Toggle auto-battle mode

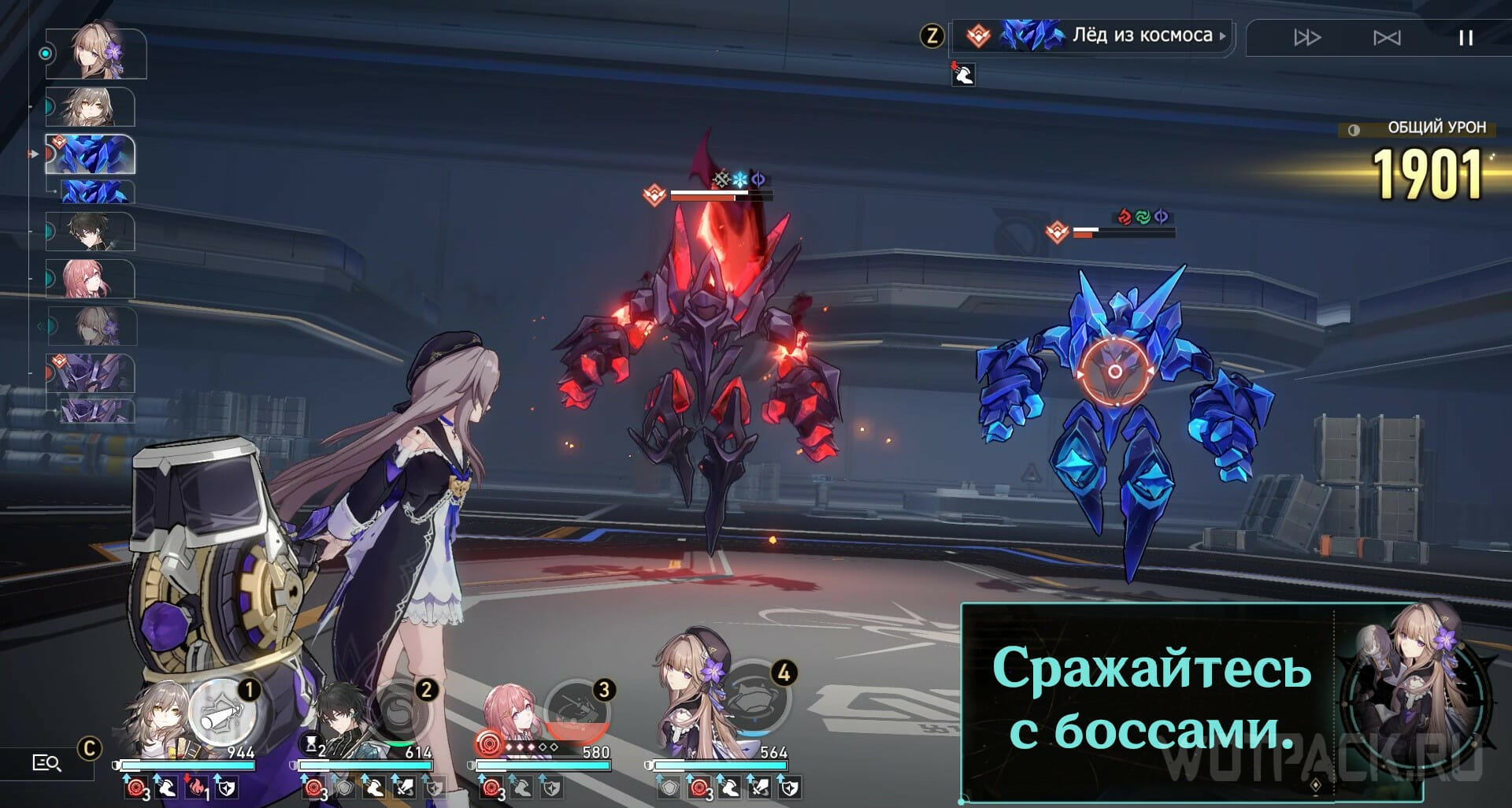[x=1387, y=38]
